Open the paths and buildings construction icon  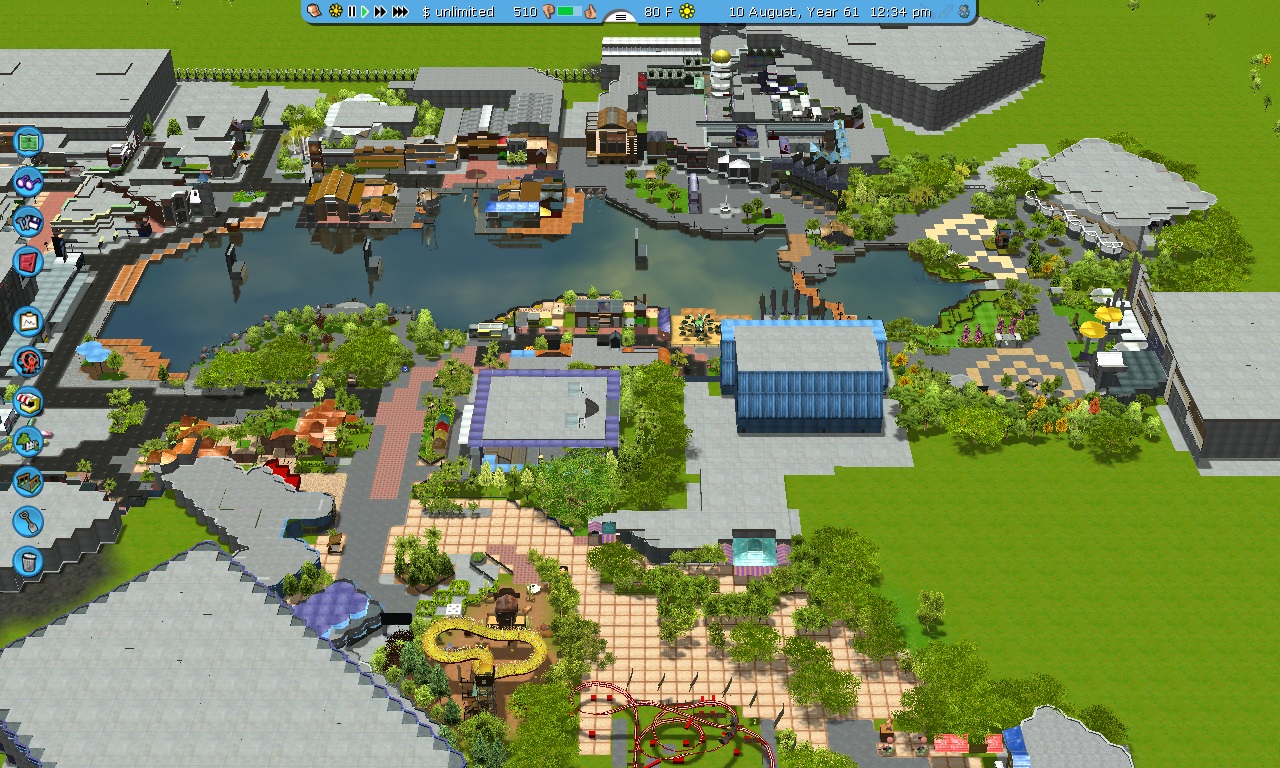coord(28,481)
